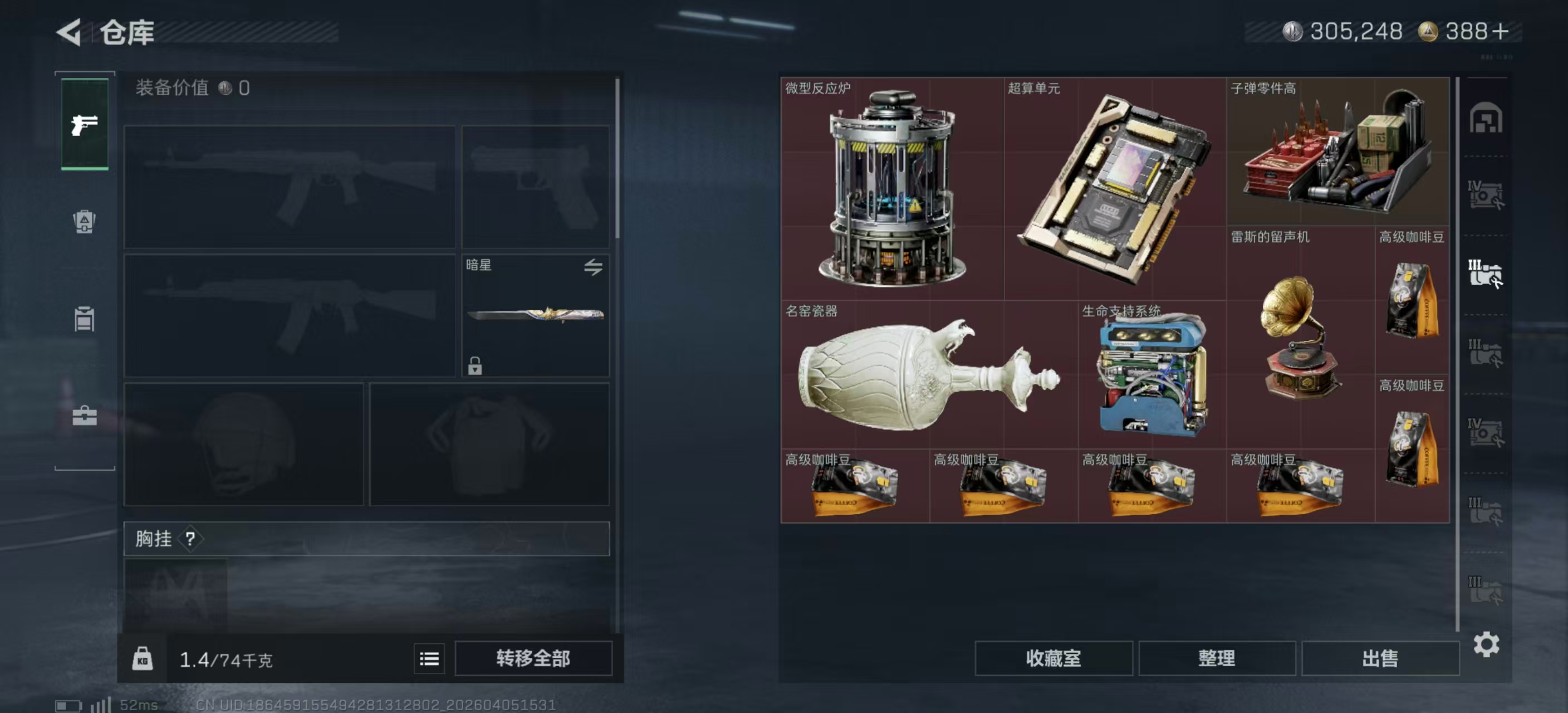Select the 名窑瓷器 porcelain vase
Screen dimensions: 1568x713
(x=929, y=374)
